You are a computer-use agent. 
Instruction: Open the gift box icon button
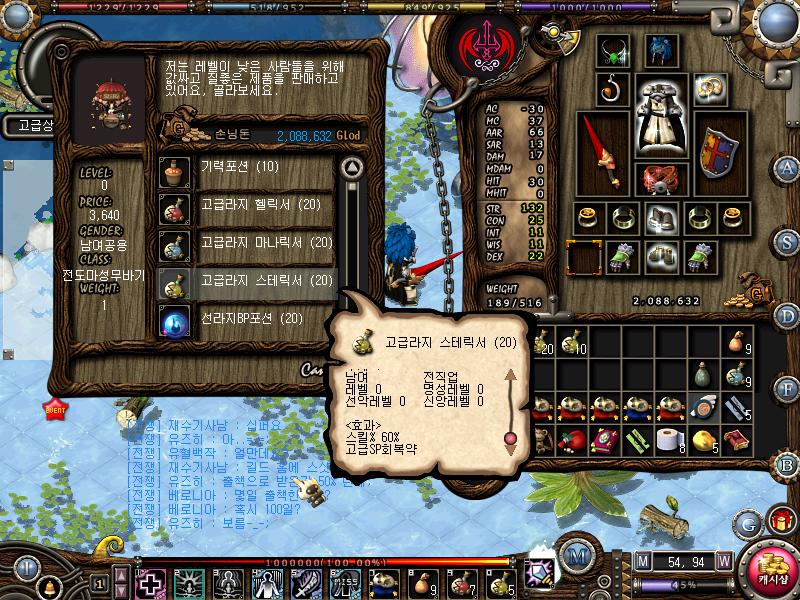point(780,520)
